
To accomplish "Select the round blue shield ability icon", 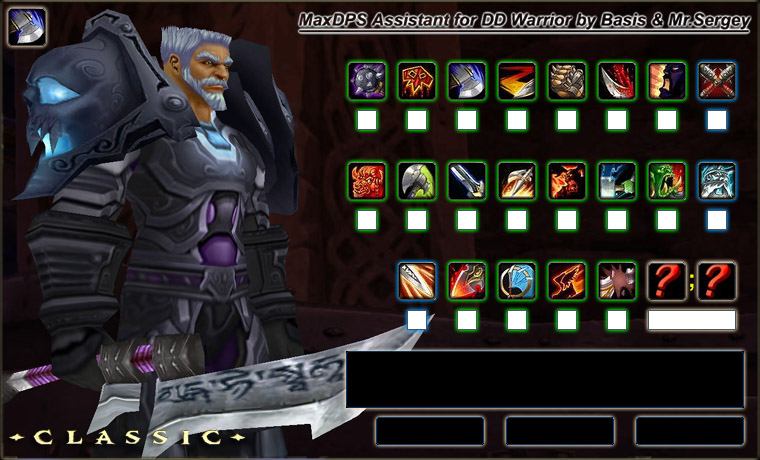I will point(517,281).
